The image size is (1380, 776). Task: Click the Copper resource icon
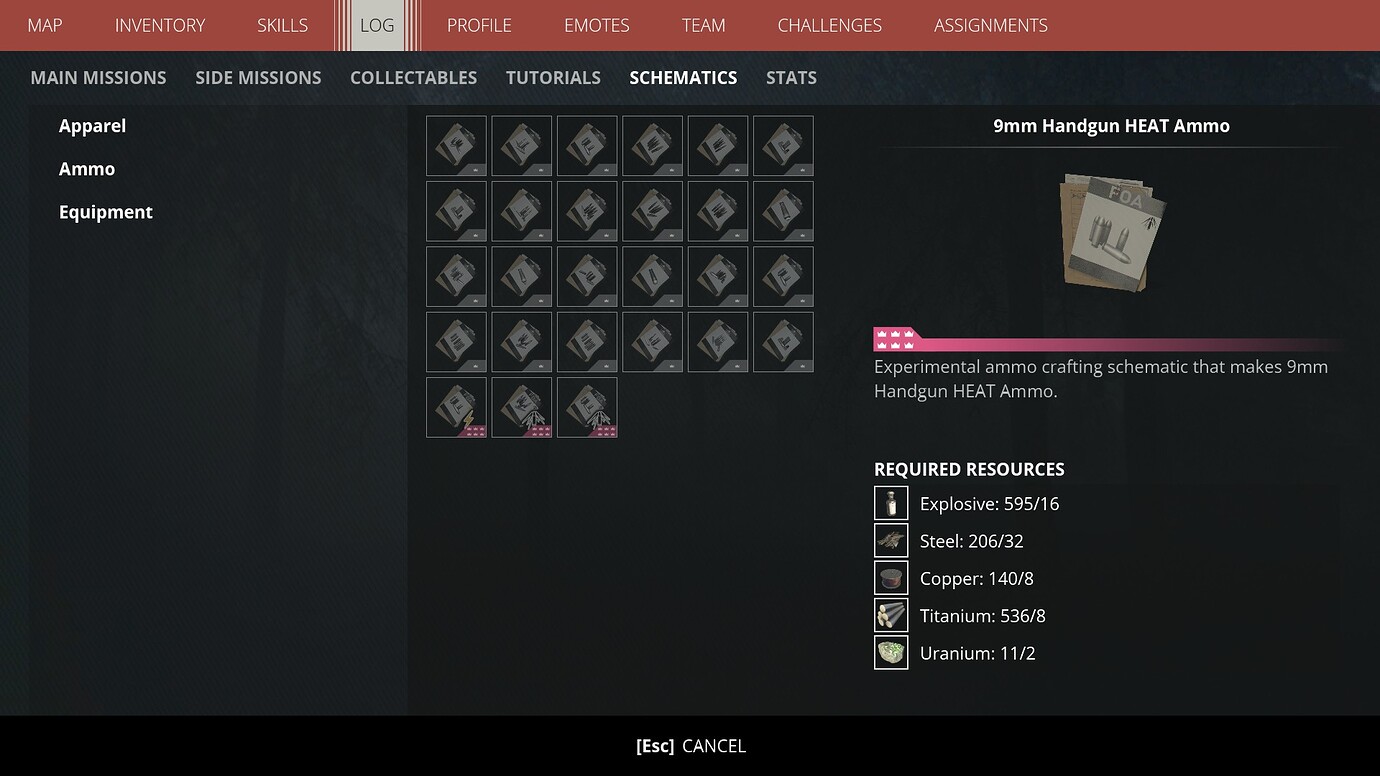[x=890, y=578]
